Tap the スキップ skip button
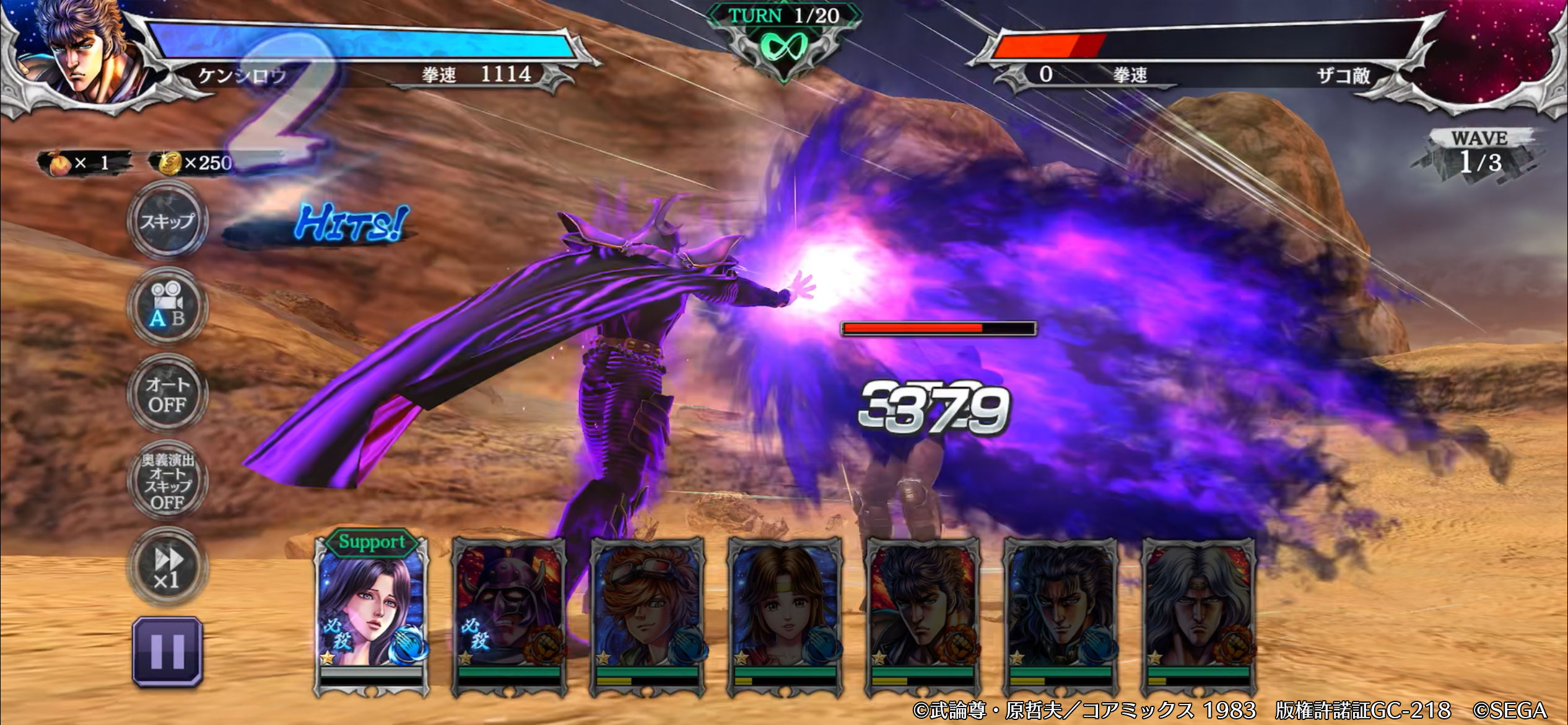 click(167, 221)
